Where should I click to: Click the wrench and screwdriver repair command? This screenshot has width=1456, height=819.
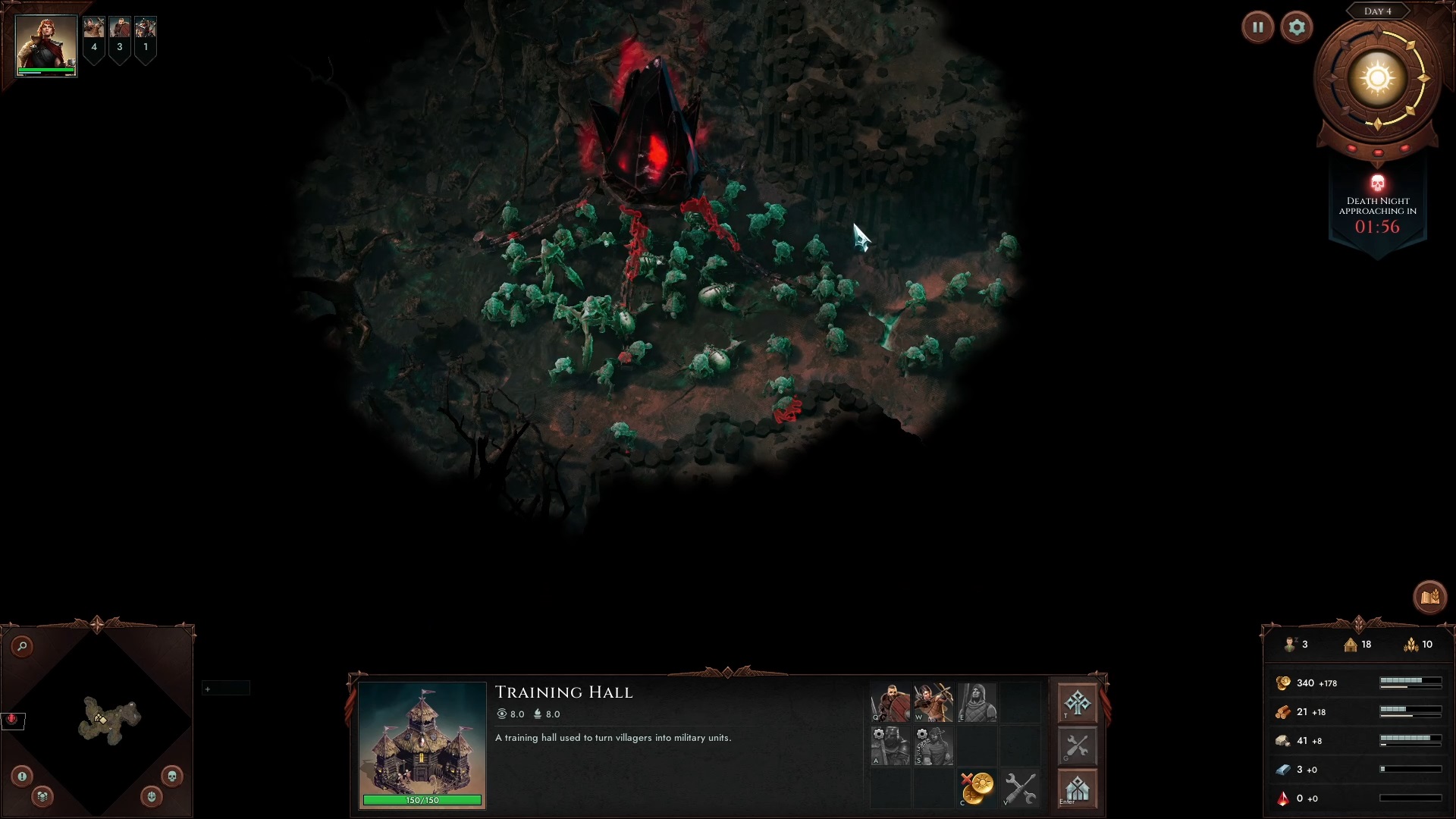[x=1020, y=789]
